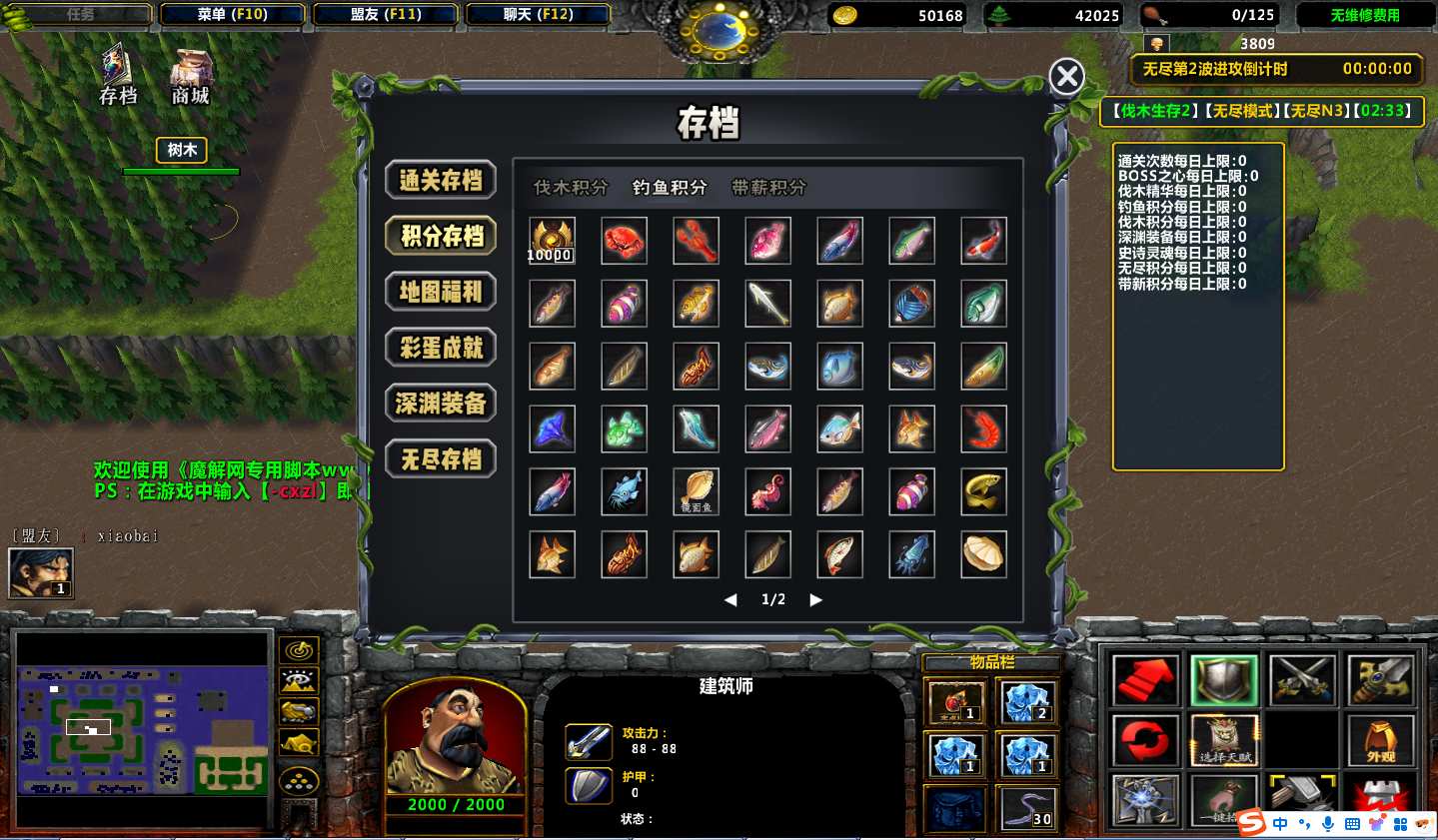Viewport: 1438px width, 840px height.
Task: Select the 积分存档 menu entry
Action: 441,236
